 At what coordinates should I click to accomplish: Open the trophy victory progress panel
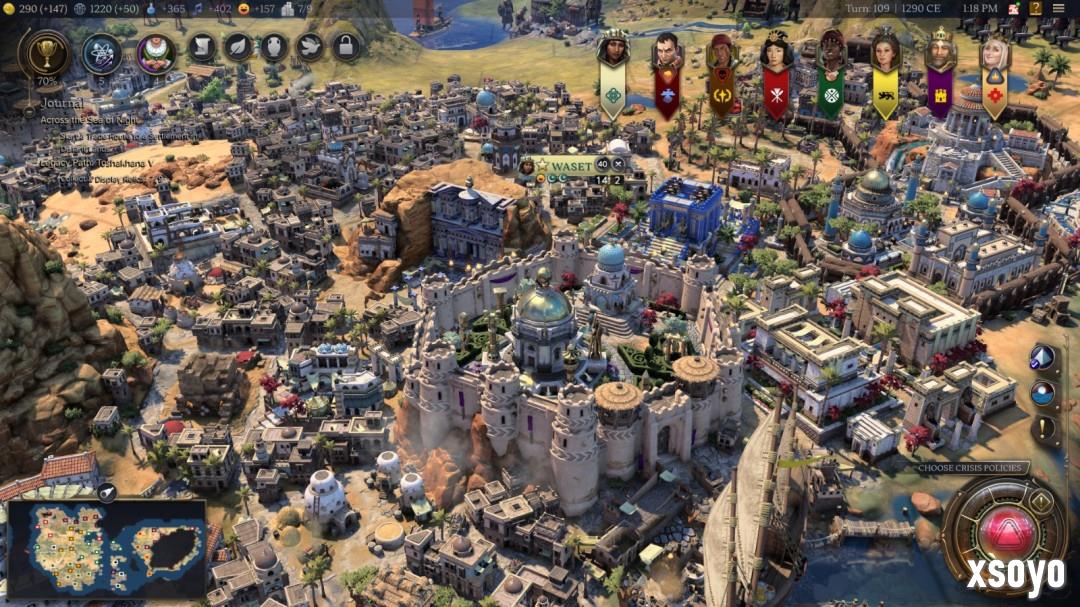click(44, 54)
